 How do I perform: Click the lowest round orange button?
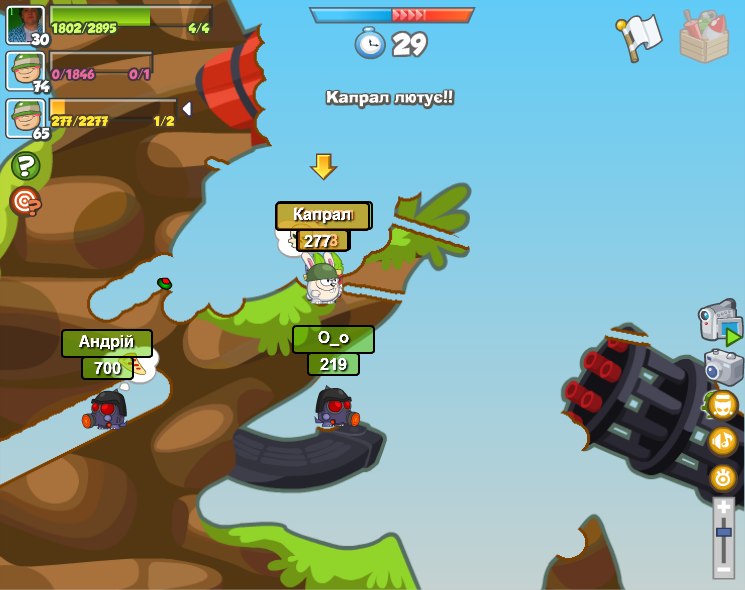pyautogui.click(x=723, y=477)
